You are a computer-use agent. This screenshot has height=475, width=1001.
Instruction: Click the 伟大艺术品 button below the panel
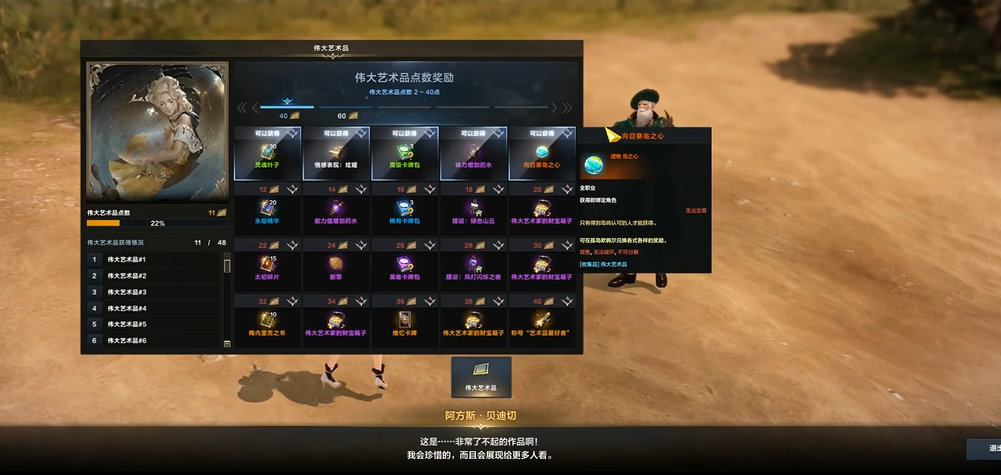pyautogui.click(x=481, y=376)
